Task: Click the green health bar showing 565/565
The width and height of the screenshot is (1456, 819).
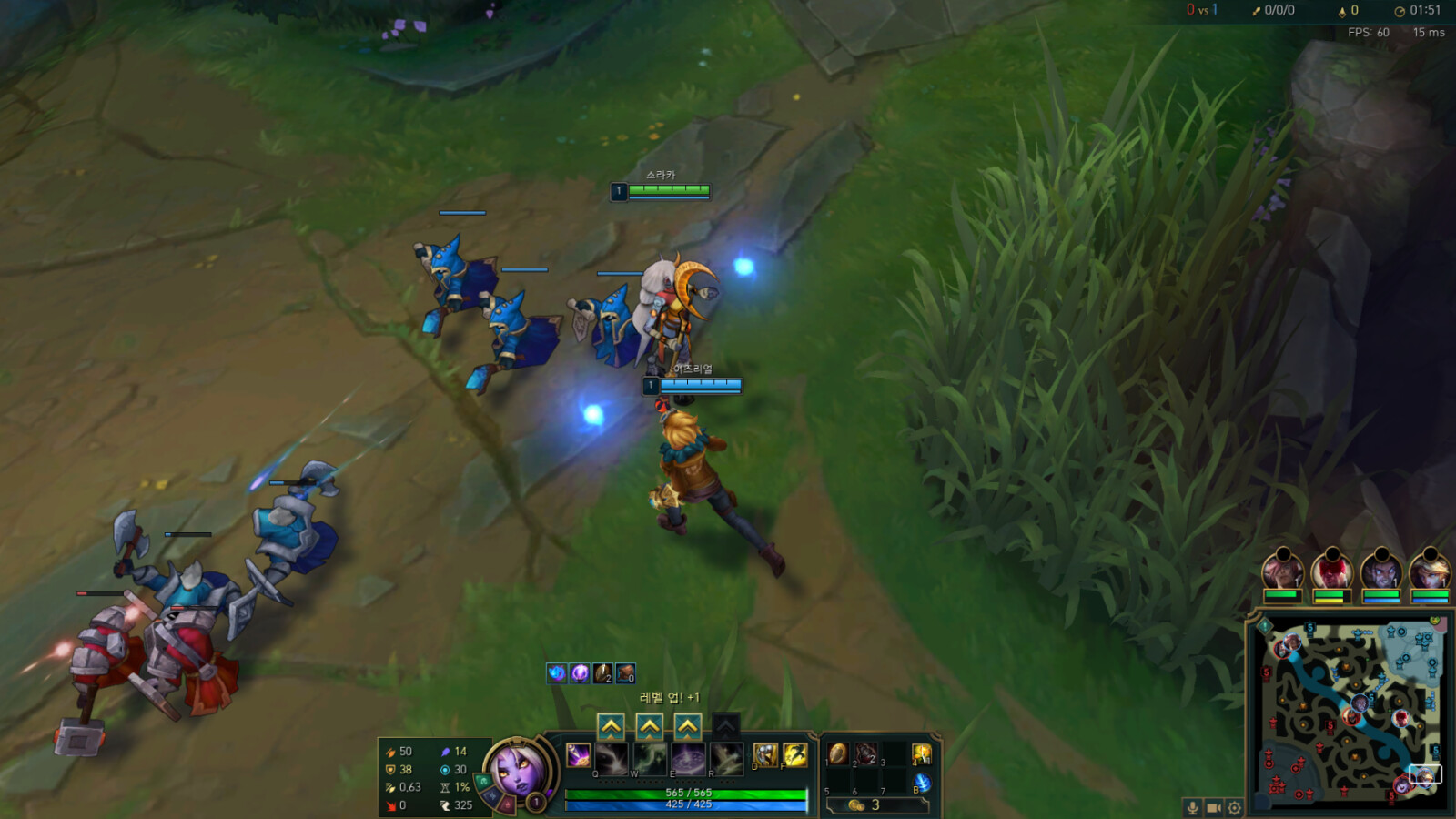Action: tap(687, 792)
